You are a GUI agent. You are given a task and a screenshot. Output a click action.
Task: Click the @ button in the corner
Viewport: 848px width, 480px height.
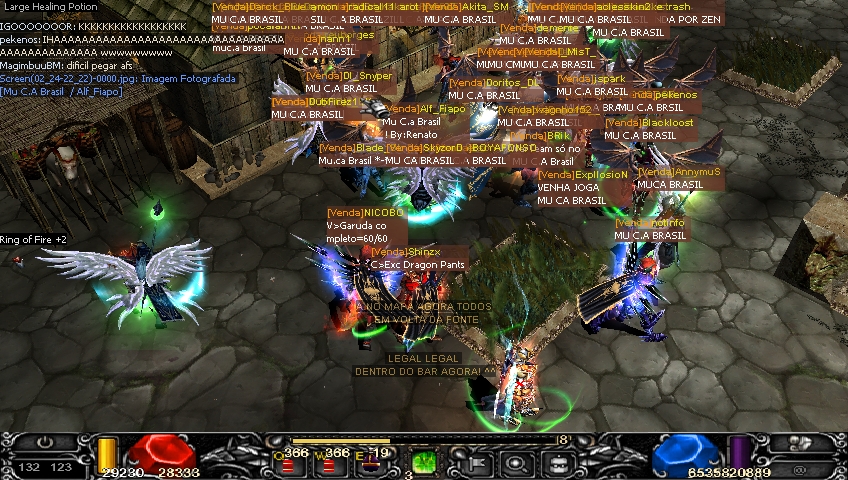(x=800, y=467)
